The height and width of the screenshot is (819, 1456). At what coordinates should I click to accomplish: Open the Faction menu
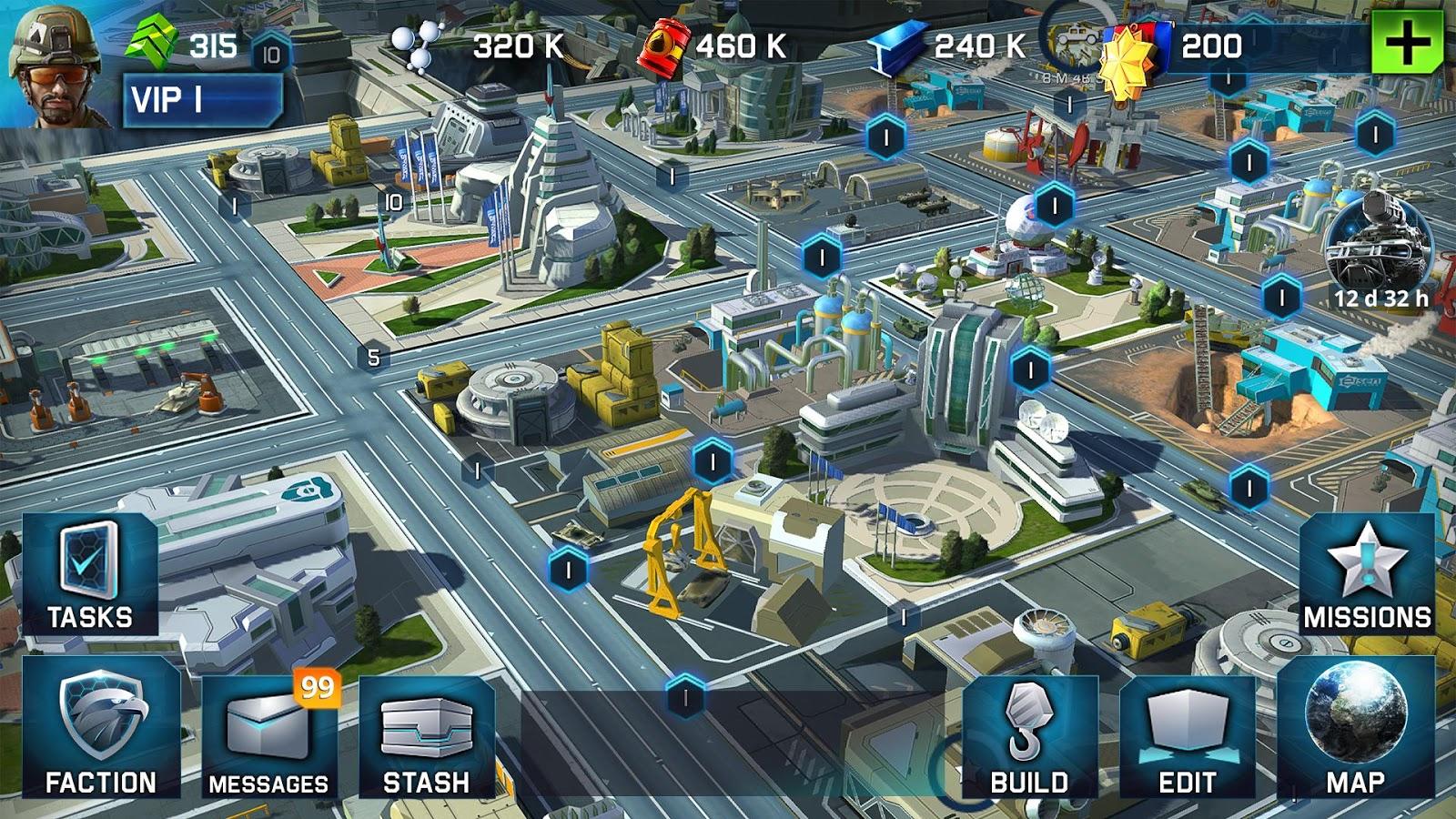pos(101,728)
